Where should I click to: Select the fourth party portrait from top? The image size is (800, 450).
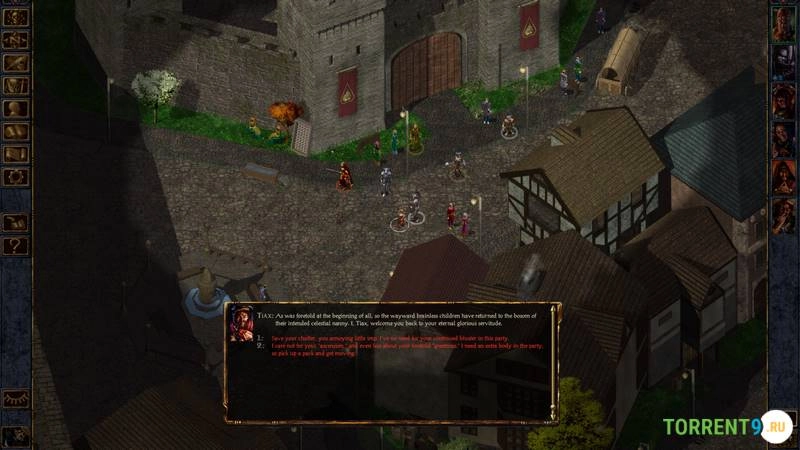tap(783, 138)
